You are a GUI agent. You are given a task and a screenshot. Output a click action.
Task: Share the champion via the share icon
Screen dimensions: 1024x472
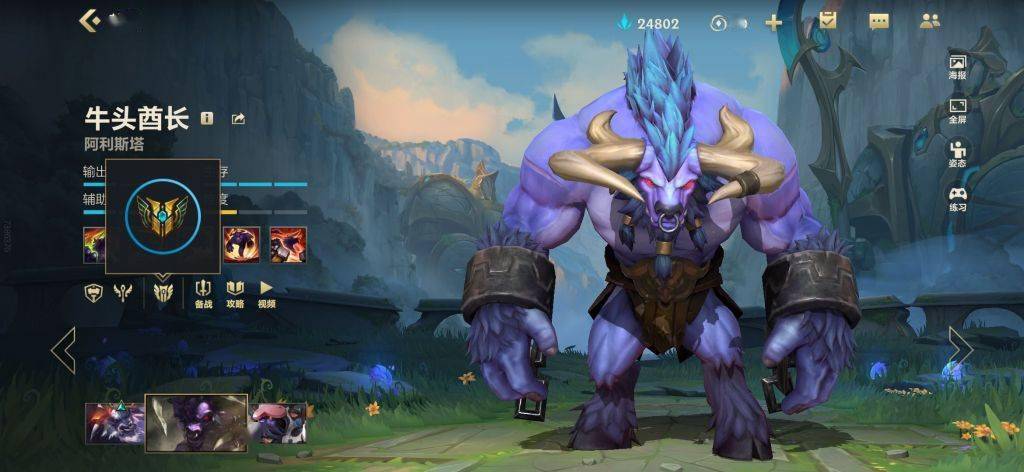click(x=238, y=119)
